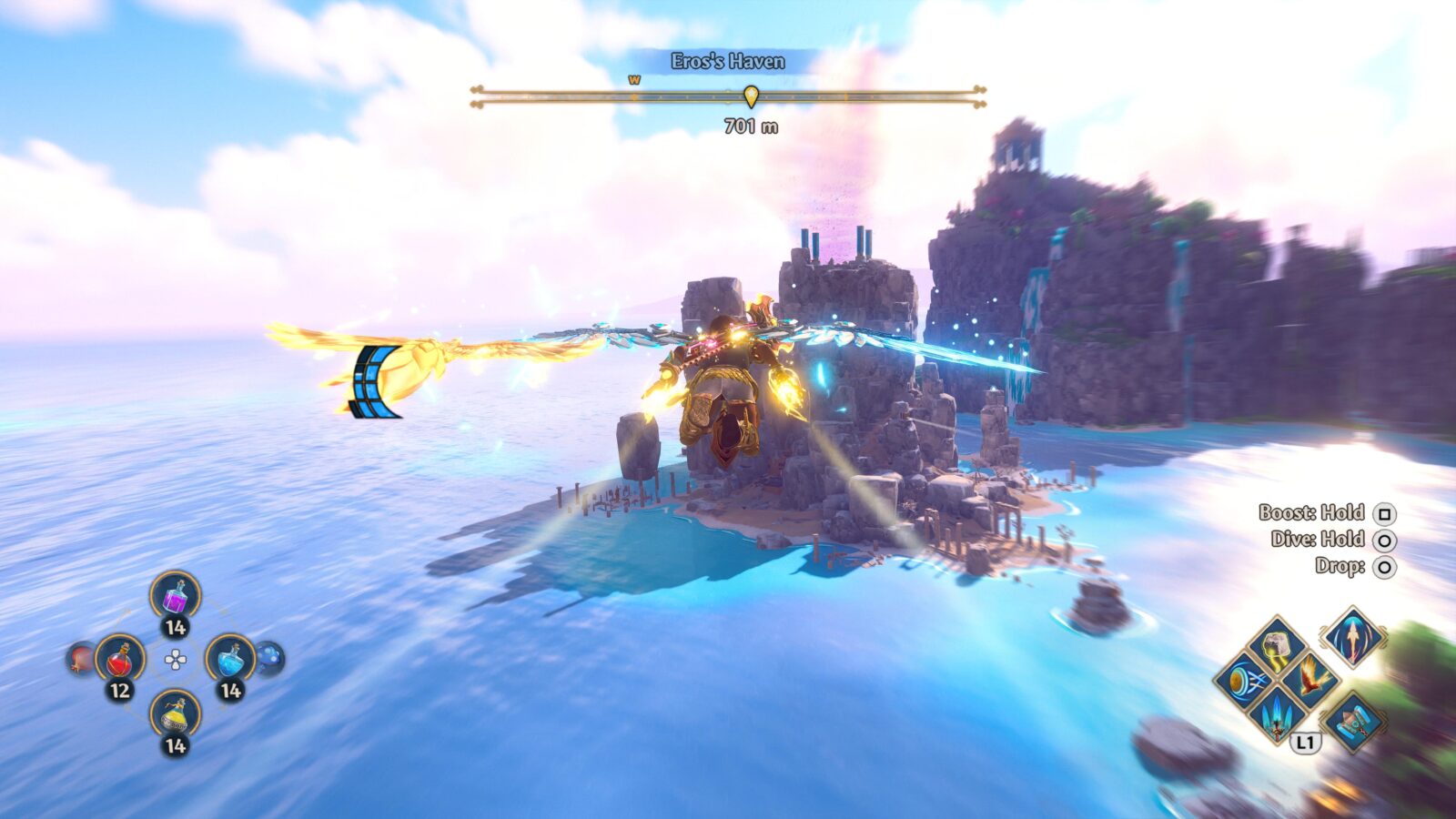
Task: Click the disc throw ability icon on the left
Action: (x=1243, y=681)
